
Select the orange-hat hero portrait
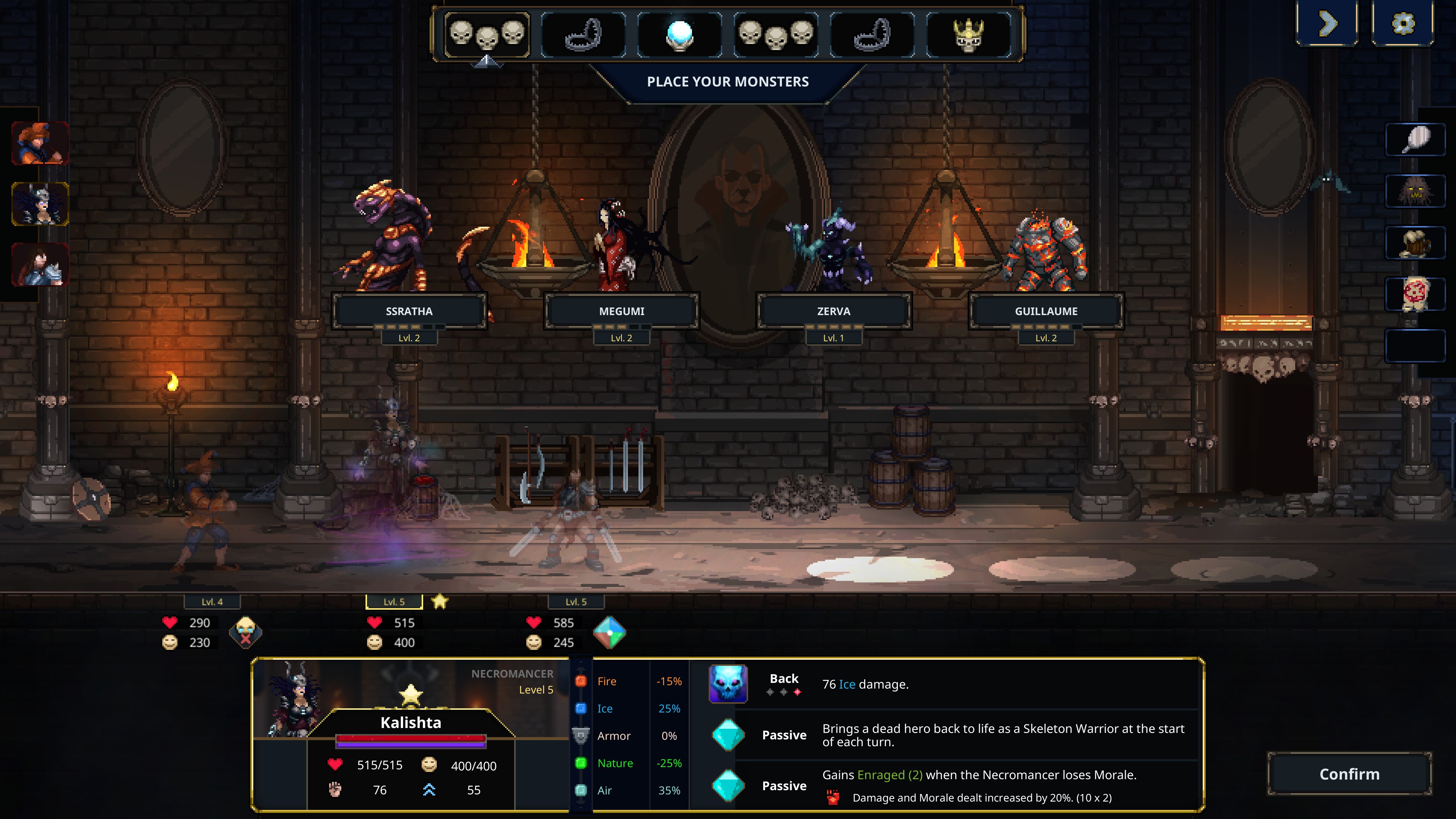40,143
